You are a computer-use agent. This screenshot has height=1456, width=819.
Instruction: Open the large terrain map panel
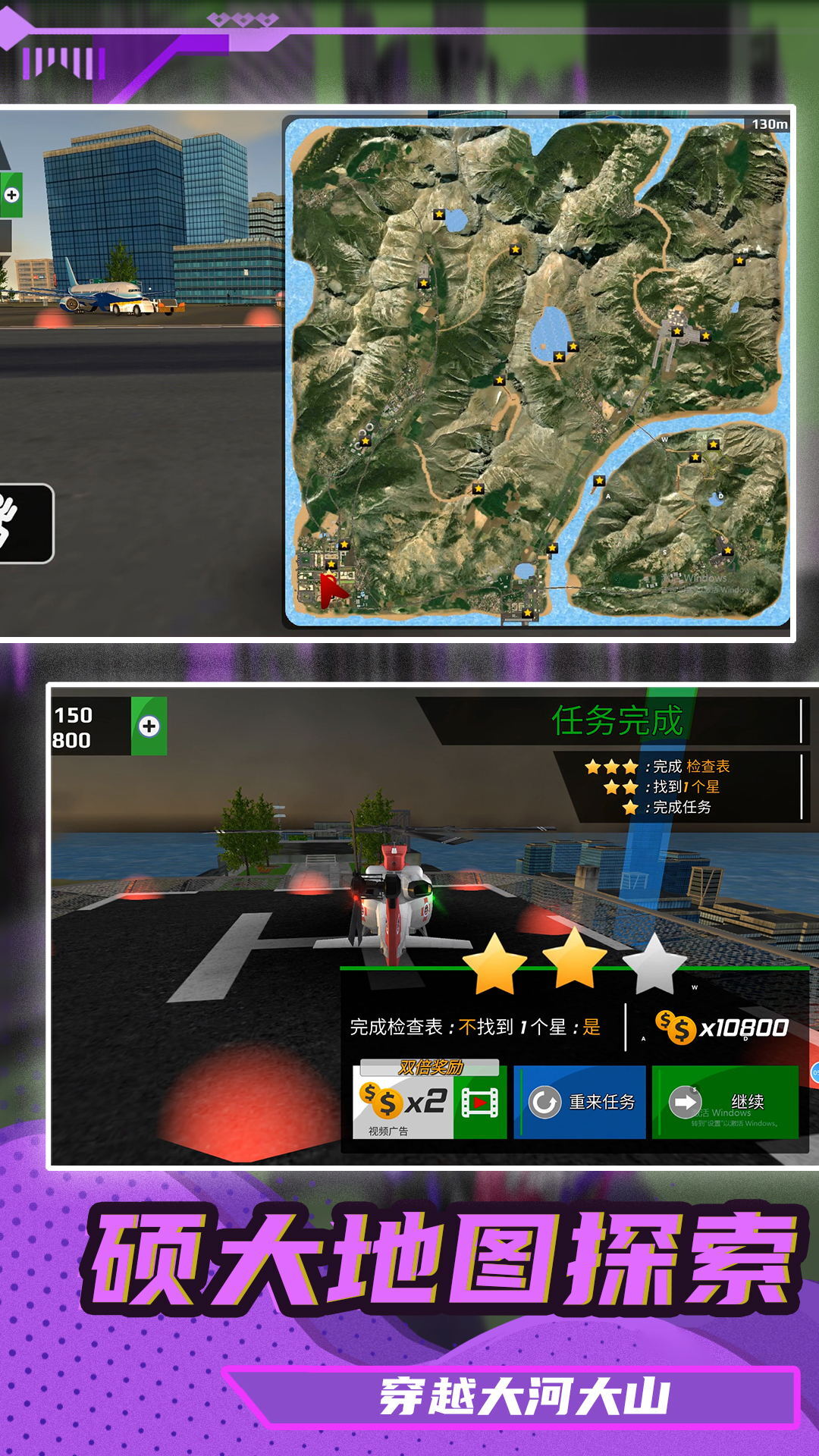537,372
